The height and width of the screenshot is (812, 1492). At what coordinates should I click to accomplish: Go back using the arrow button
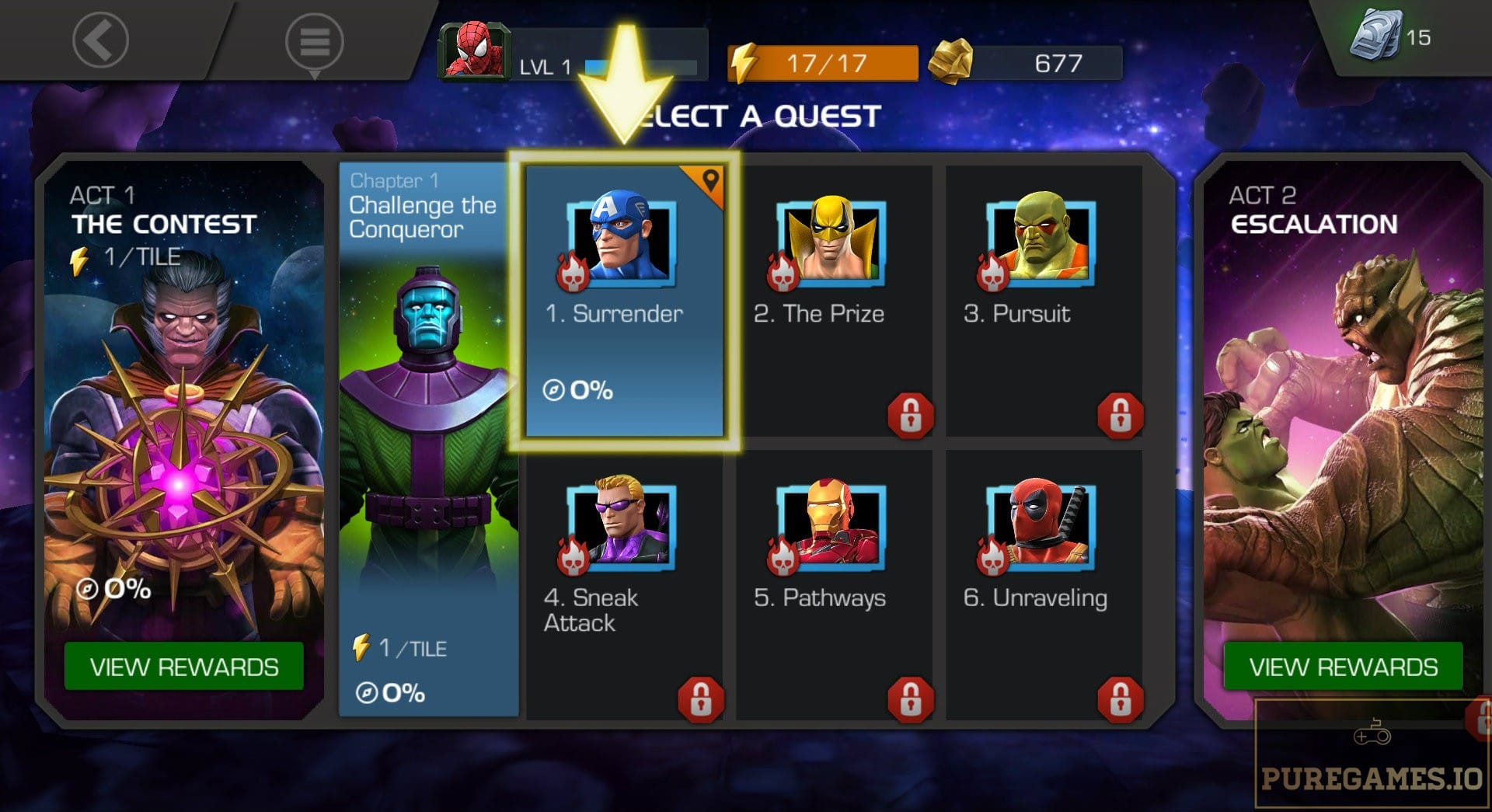click(x=100, y=40)
